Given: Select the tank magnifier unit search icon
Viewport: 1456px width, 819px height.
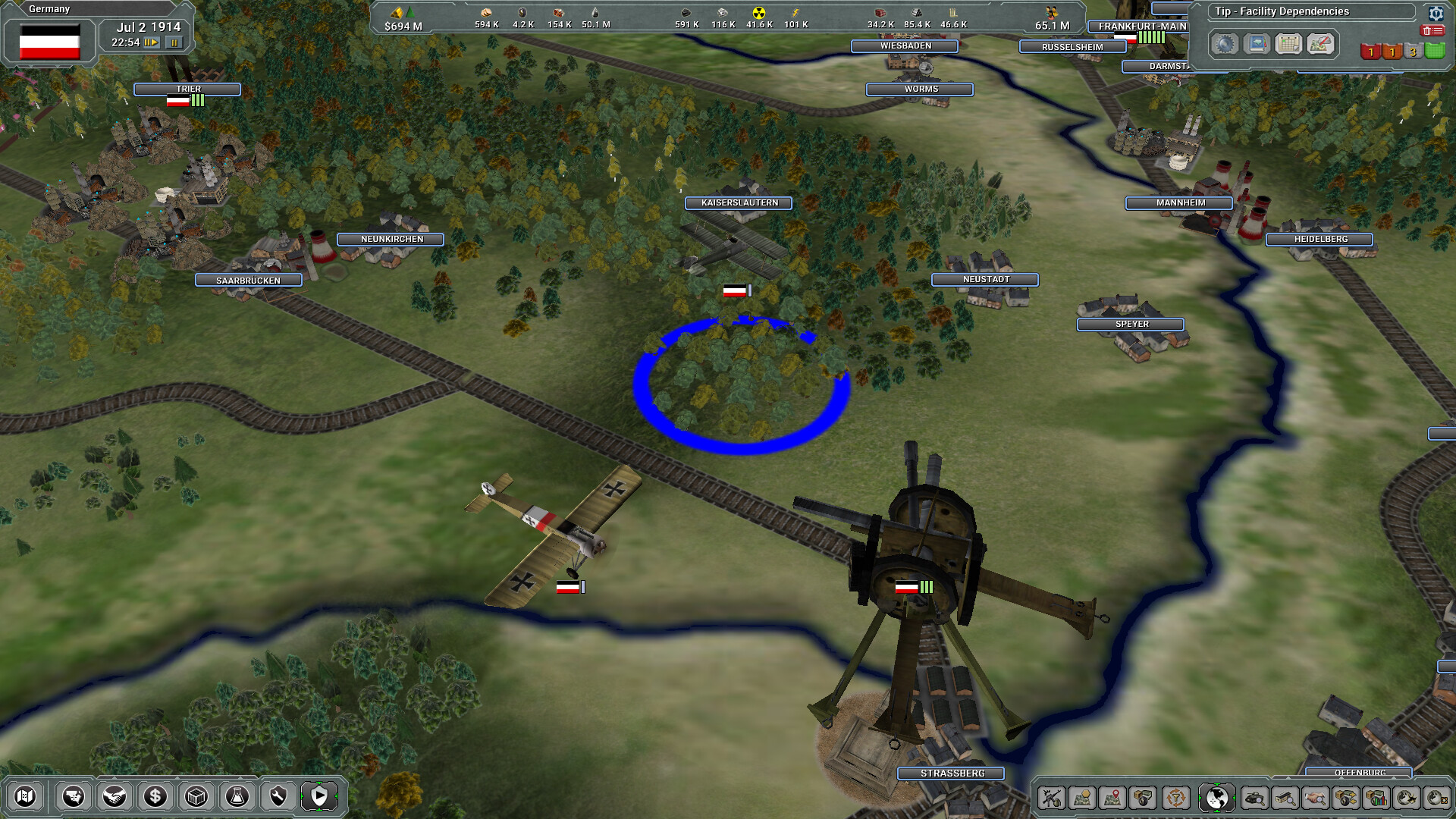Looking at the screenshot, I should point(1254,797).
